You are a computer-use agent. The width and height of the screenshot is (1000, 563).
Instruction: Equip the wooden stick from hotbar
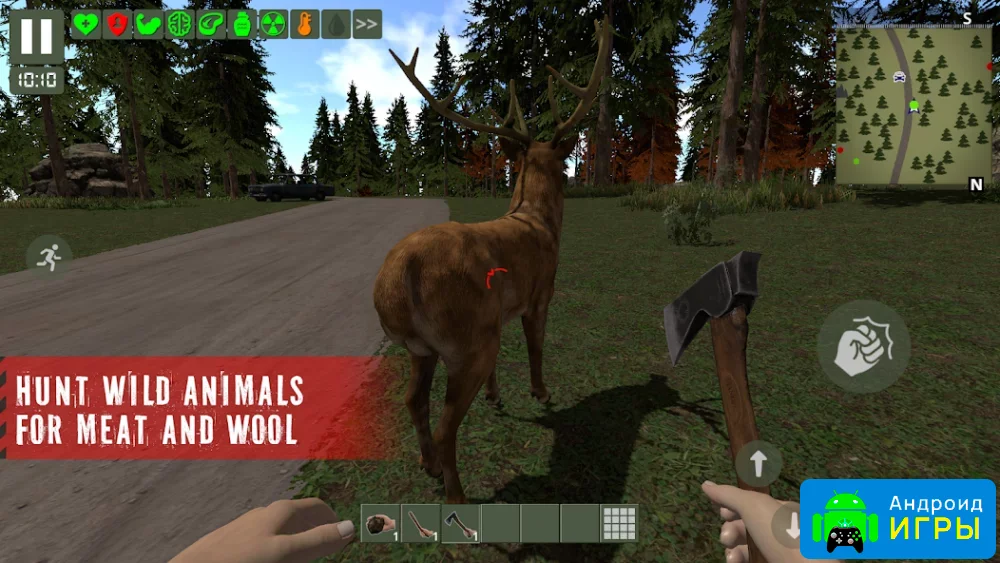point(420,523)
